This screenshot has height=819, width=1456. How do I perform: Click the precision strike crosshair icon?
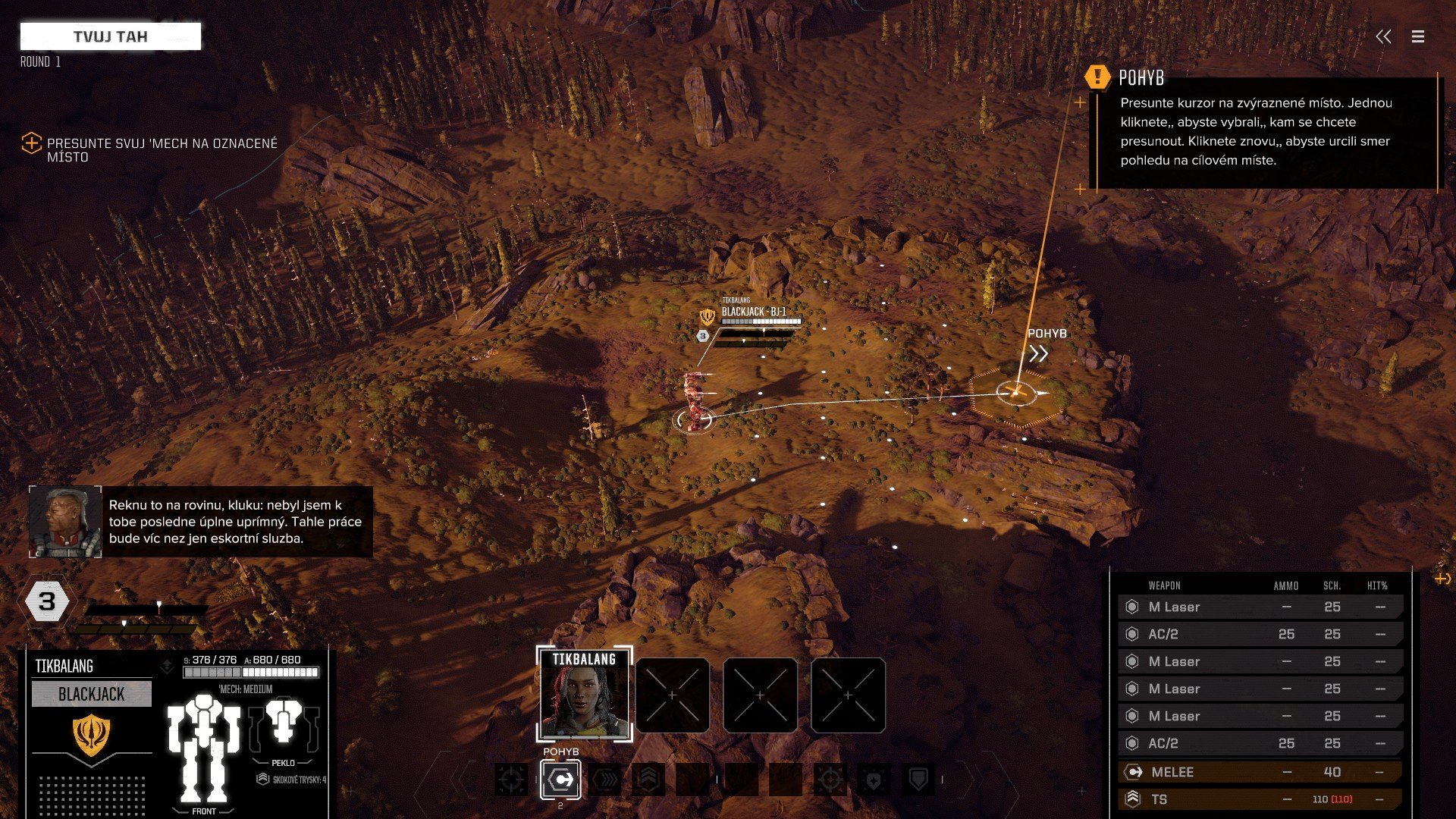(x=830, y=779)
